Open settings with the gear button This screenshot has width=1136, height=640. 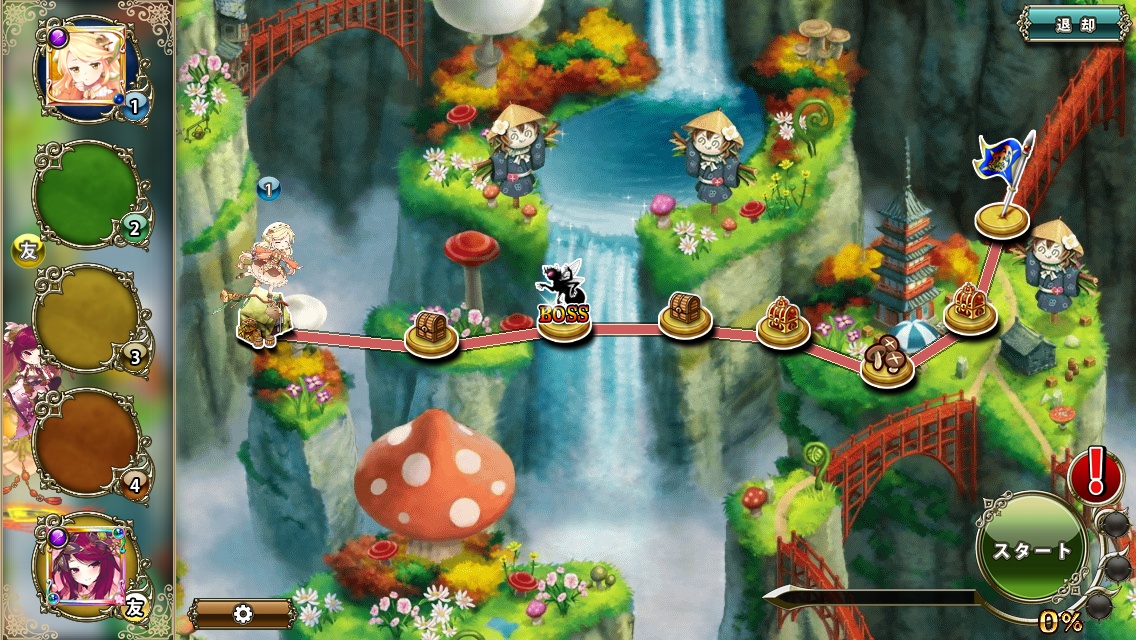242,613
